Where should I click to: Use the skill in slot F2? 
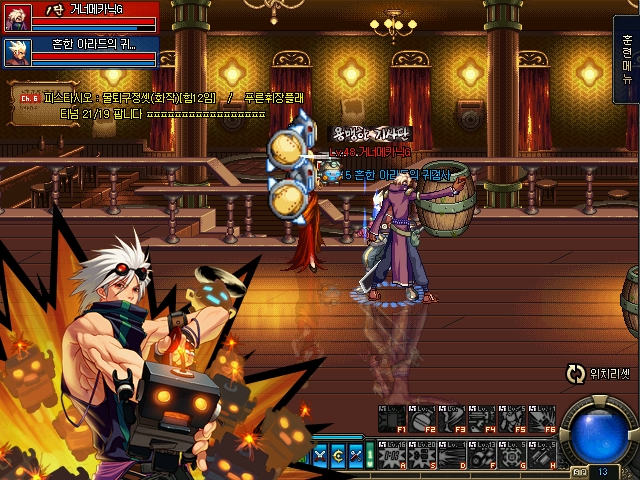[422, 419]
